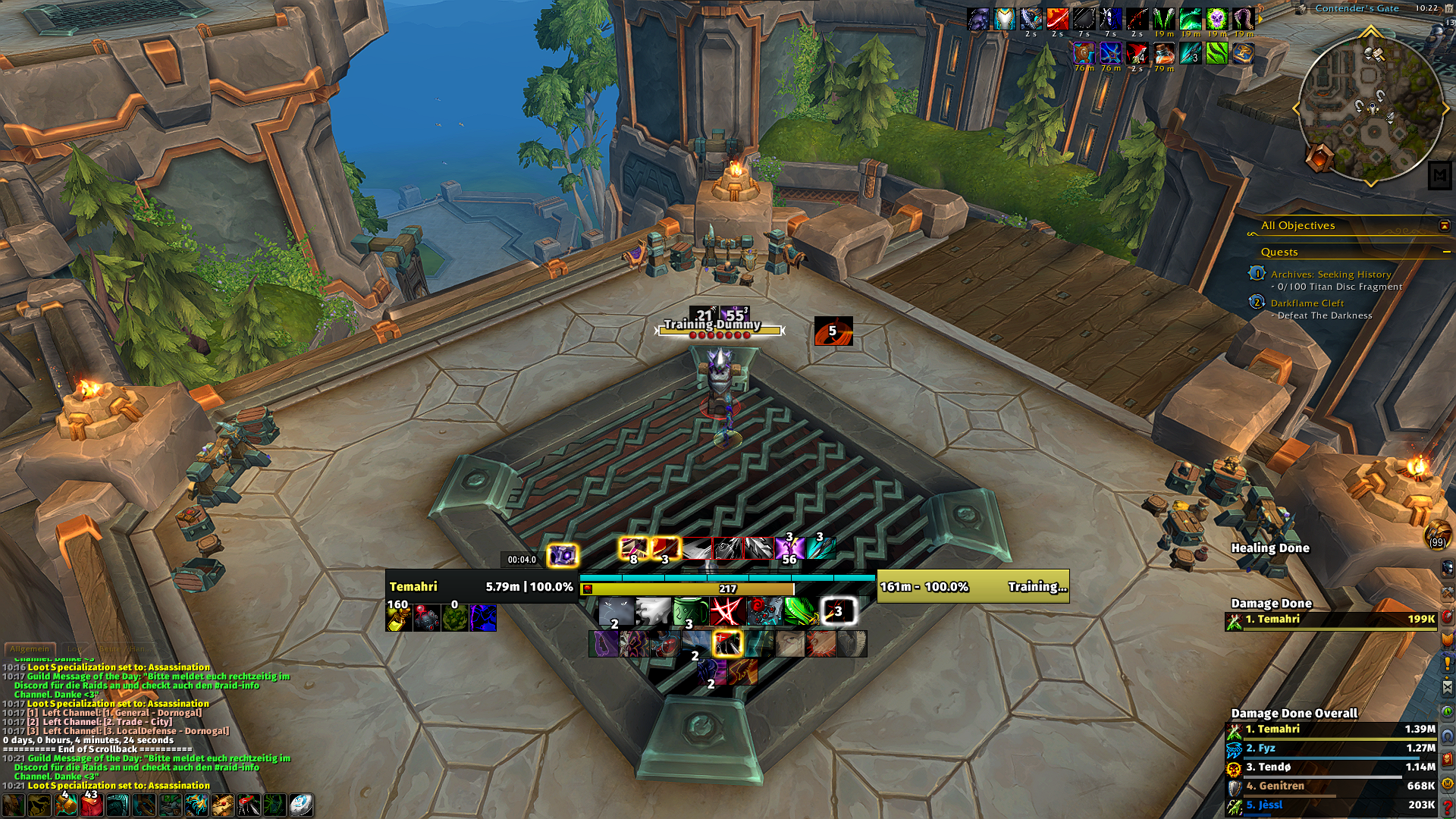This screenshot has height=819, width=1456.
Task: Select the Training Dummy target frame
Action: pyautogui.click(x=972, y=586)
